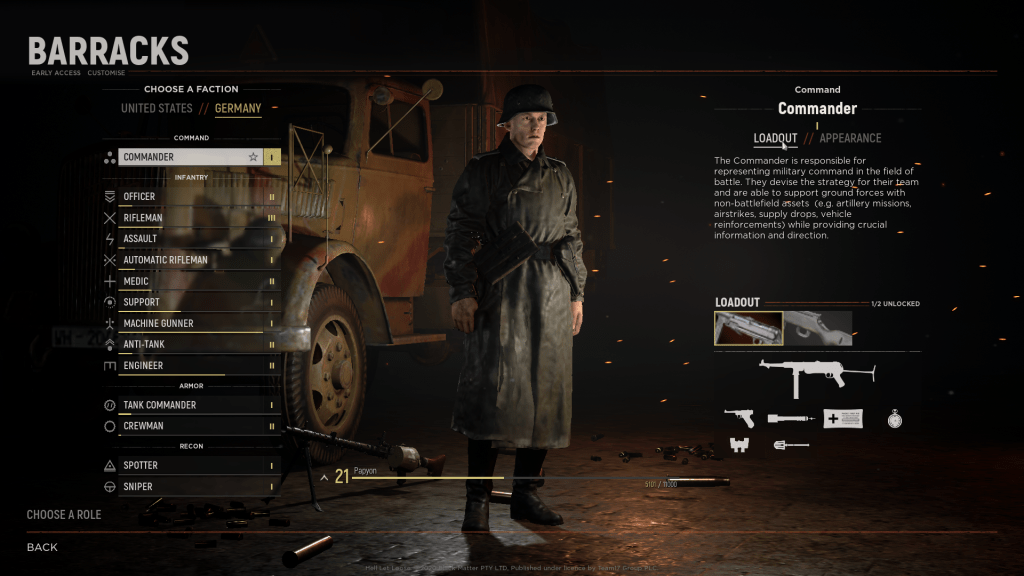Select the Germany faction tab
Image resolution: width=1024 pixels, height=576 pixels.
pyautogui.click(x=238, y=108)
